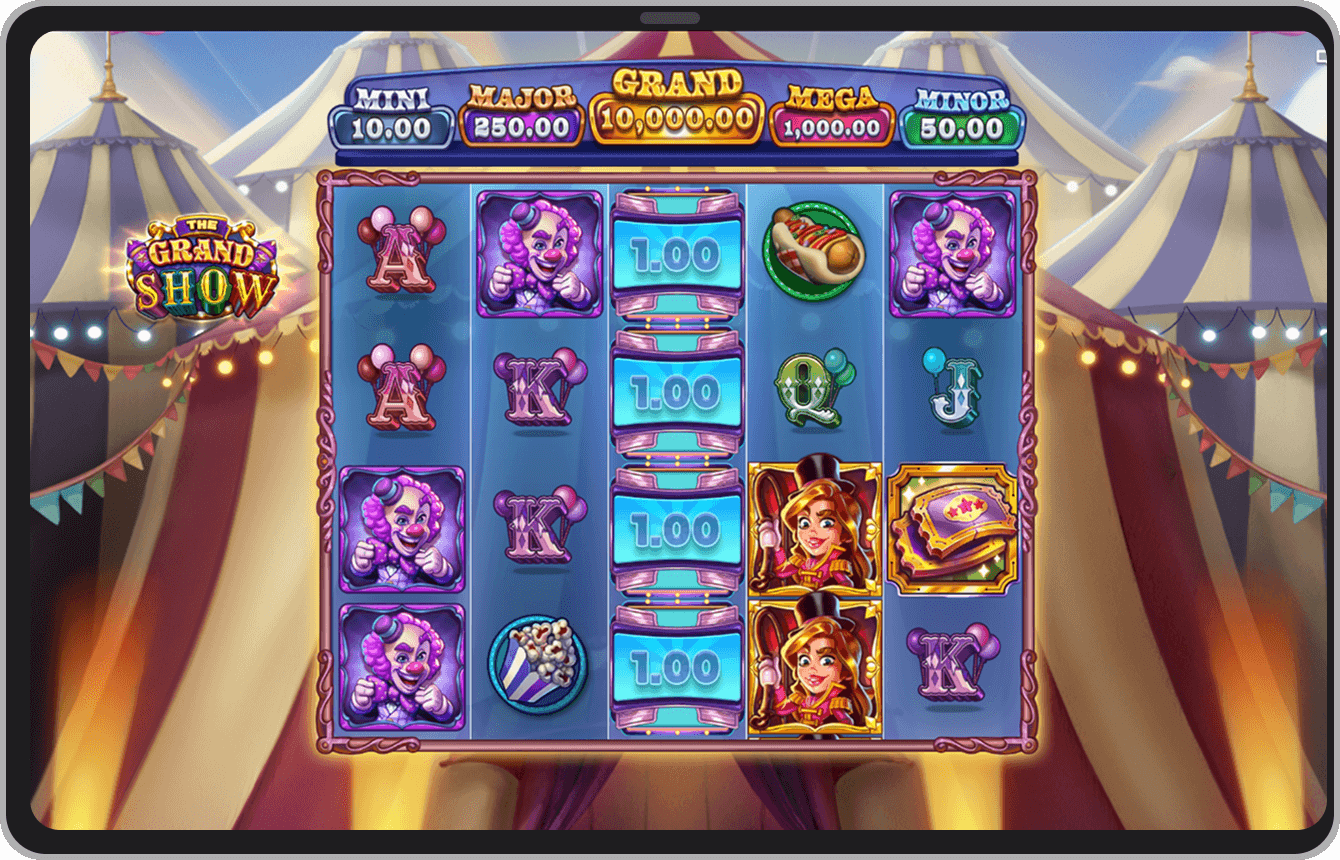Click the K symbol on reel two

540,390
